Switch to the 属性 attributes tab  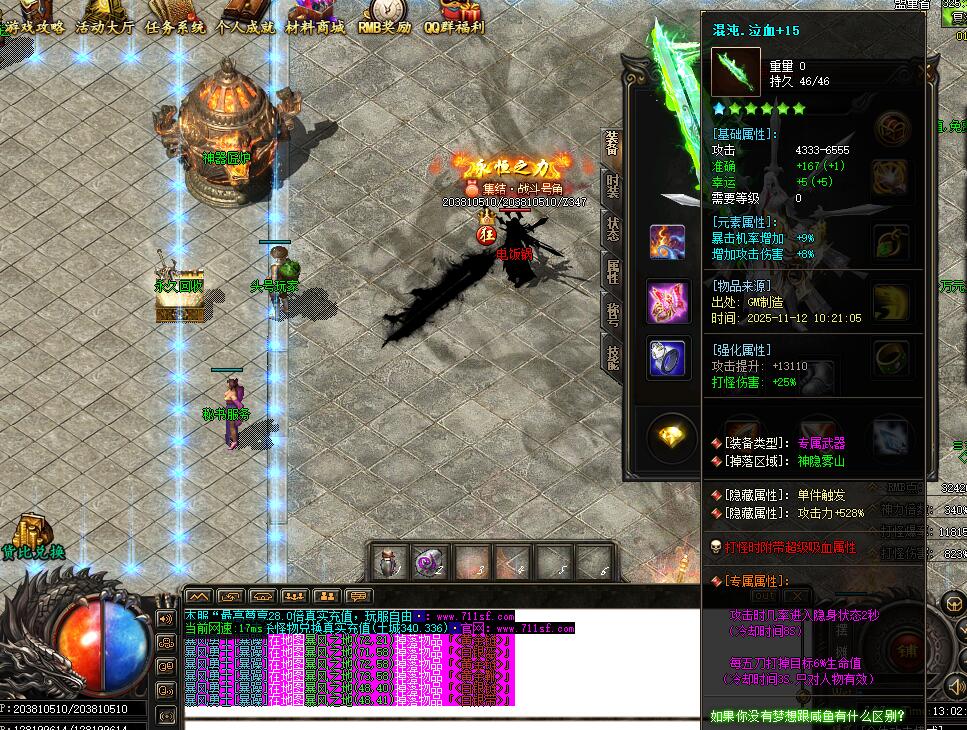pyautogui.click(x=612, y=270)
